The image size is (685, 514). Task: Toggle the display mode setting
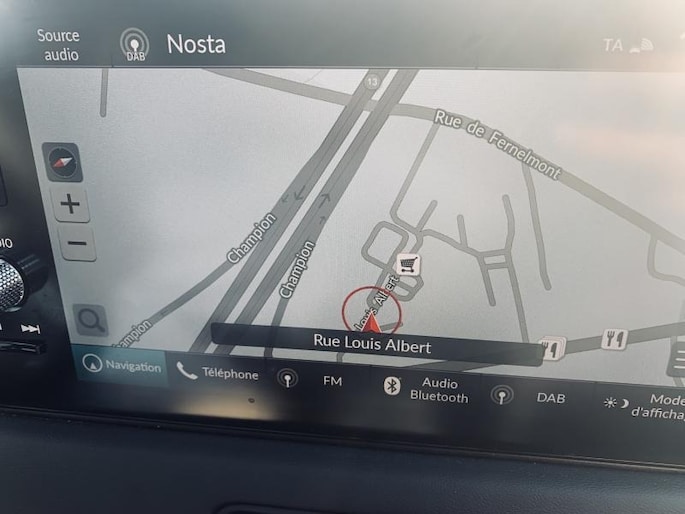[x=643, y=405]
